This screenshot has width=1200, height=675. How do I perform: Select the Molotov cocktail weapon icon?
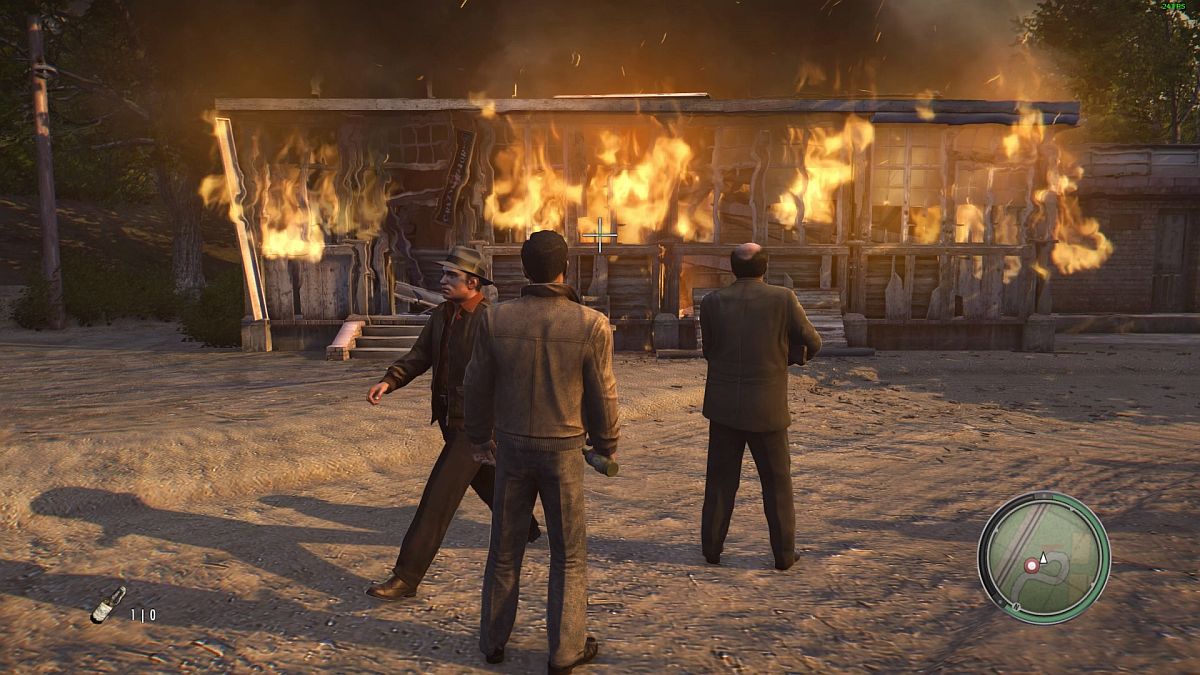pyautogui.click(x=108, y=603)
